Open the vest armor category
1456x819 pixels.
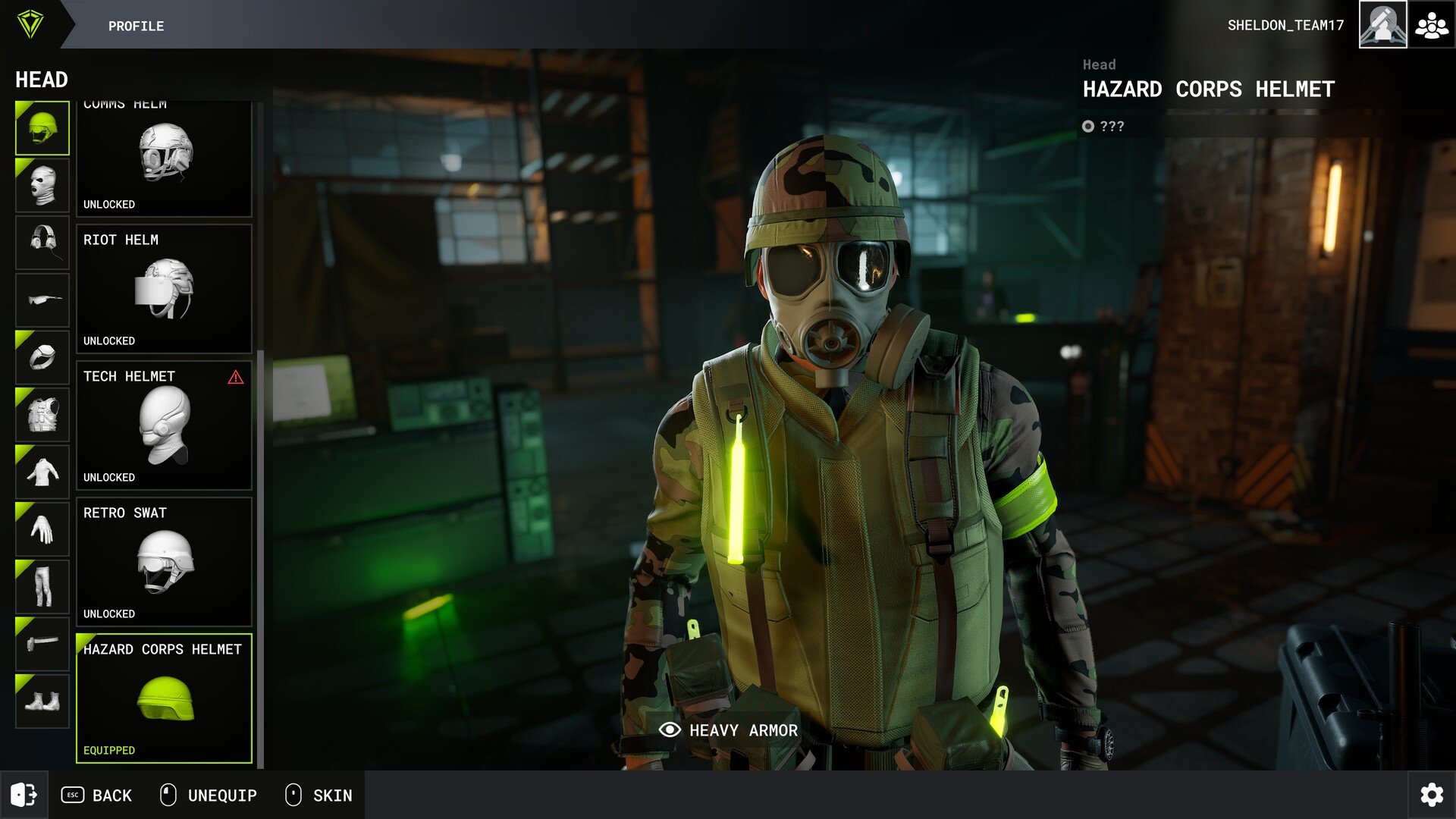(42, 415)
